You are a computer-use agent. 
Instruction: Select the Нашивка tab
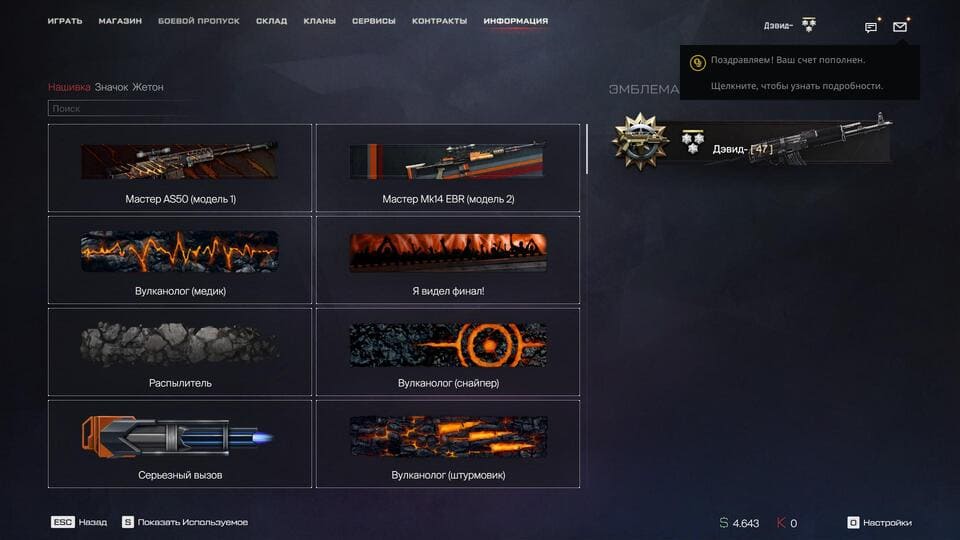pos(69,87)
